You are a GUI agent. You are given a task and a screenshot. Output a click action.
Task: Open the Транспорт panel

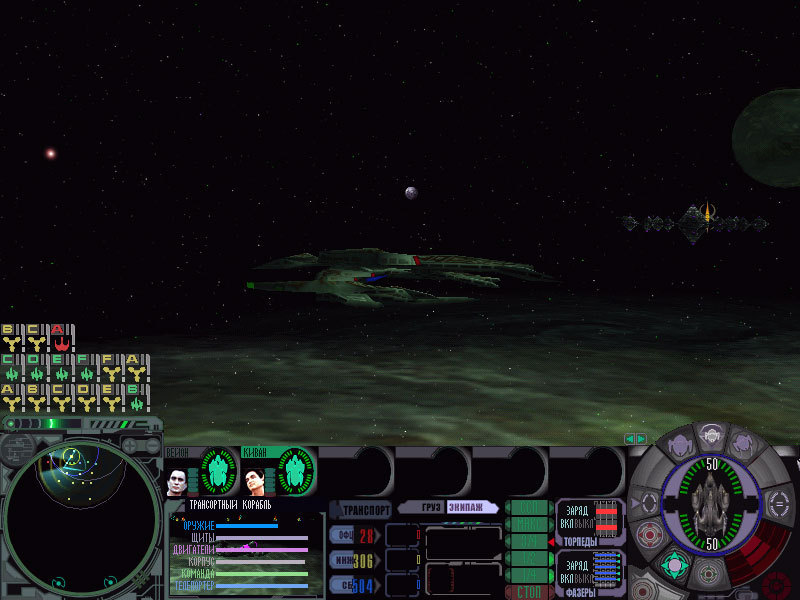(x=361, y=509)
